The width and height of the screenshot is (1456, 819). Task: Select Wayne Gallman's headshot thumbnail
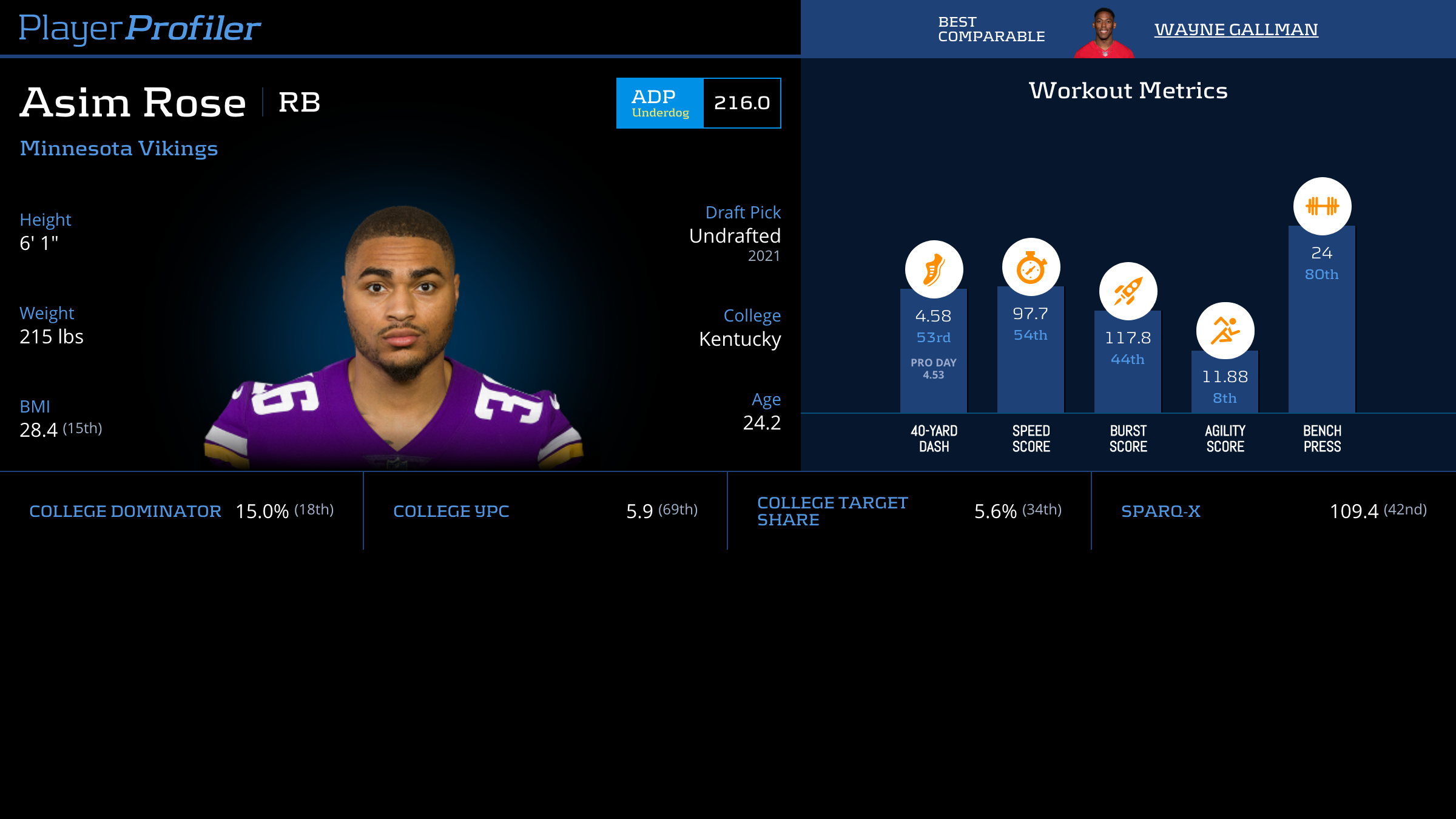tap(1104, 33)
